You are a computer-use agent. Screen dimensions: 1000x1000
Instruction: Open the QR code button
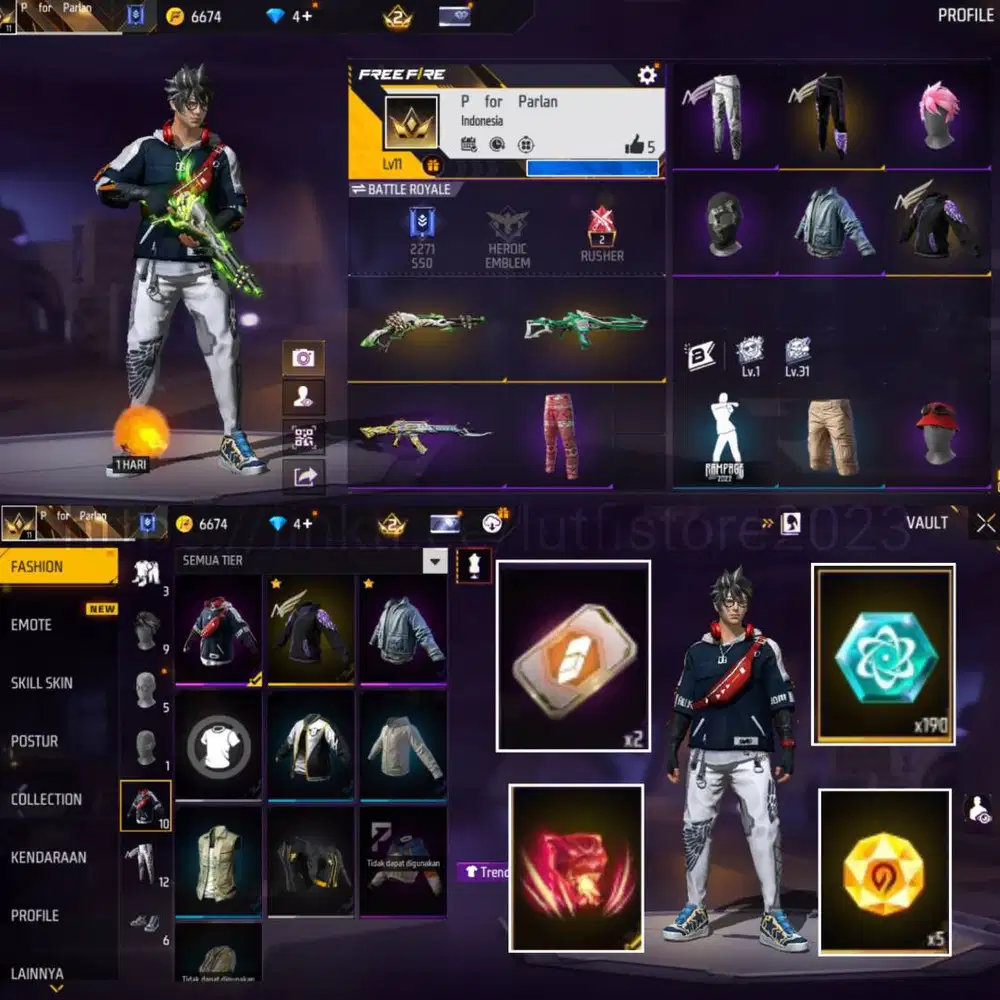(303, 437)
